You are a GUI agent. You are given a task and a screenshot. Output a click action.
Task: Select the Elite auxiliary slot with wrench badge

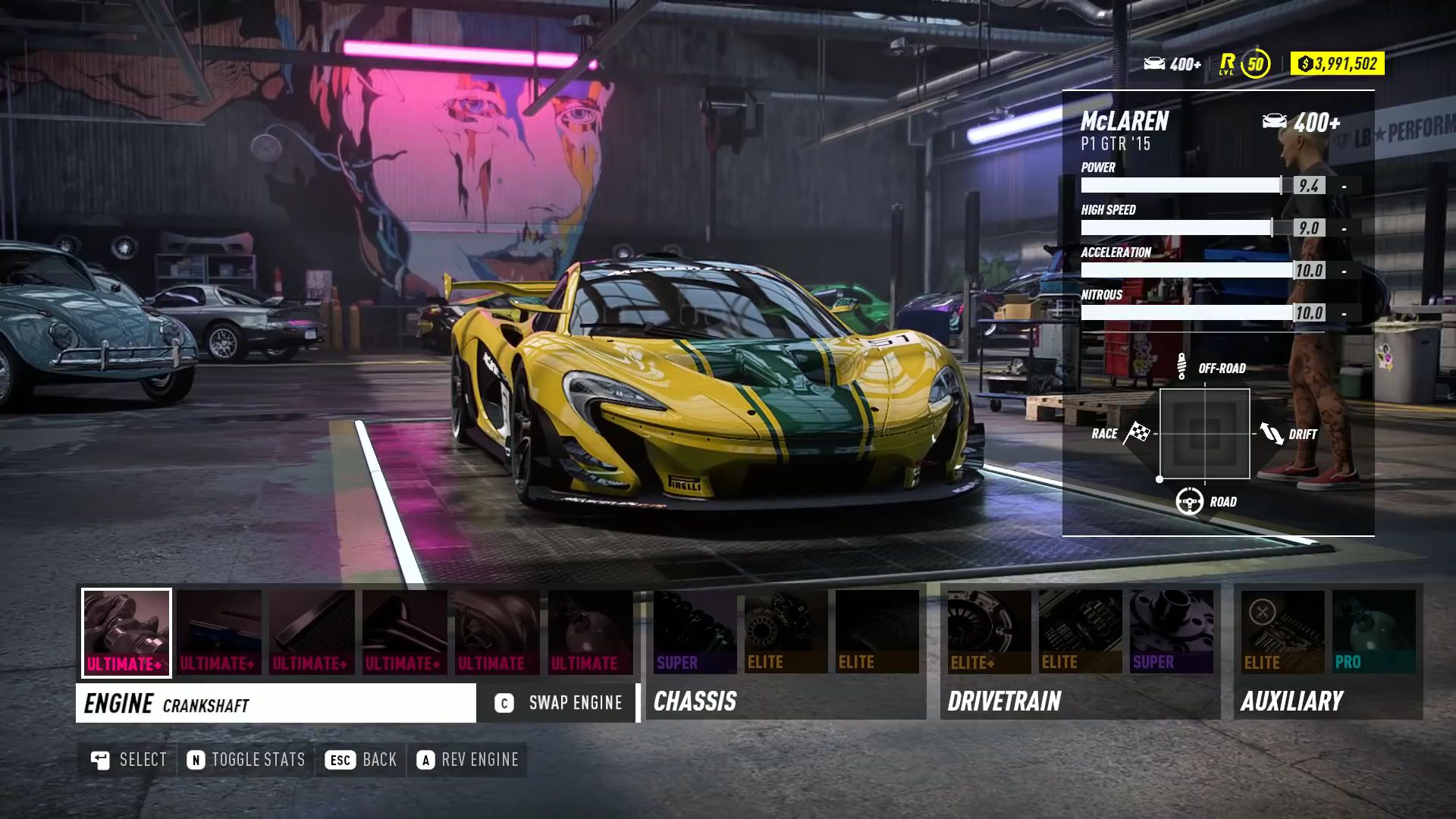coord(1282,632)
